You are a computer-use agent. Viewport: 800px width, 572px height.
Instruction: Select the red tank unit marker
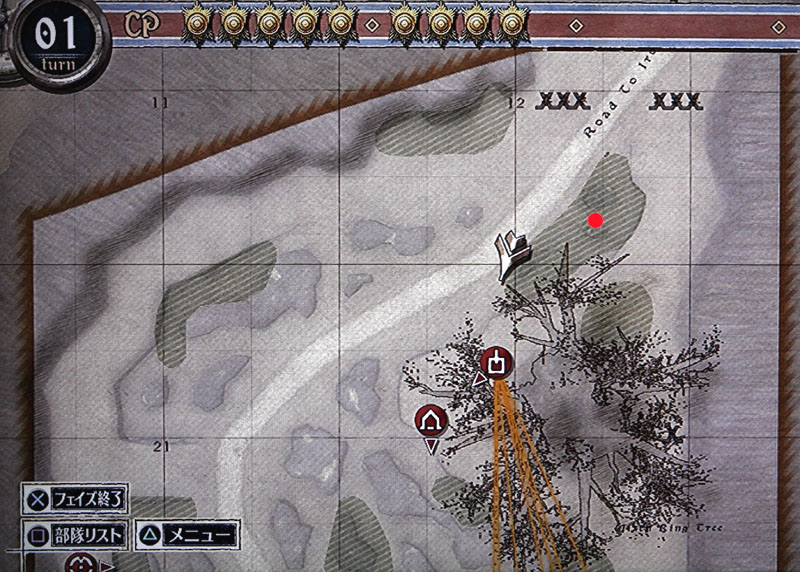(x=497, y=361)
